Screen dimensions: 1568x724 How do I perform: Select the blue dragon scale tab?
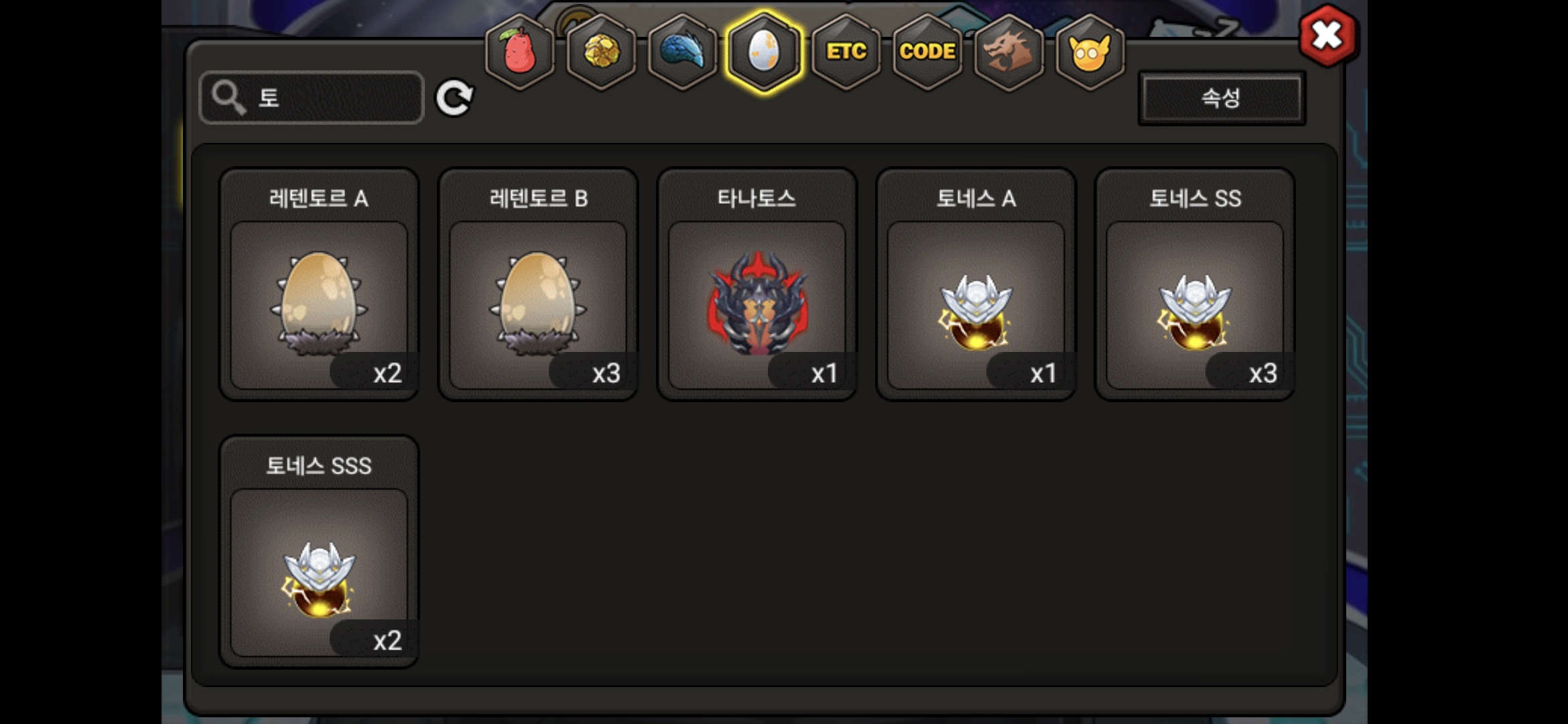(x=682, y=52)
